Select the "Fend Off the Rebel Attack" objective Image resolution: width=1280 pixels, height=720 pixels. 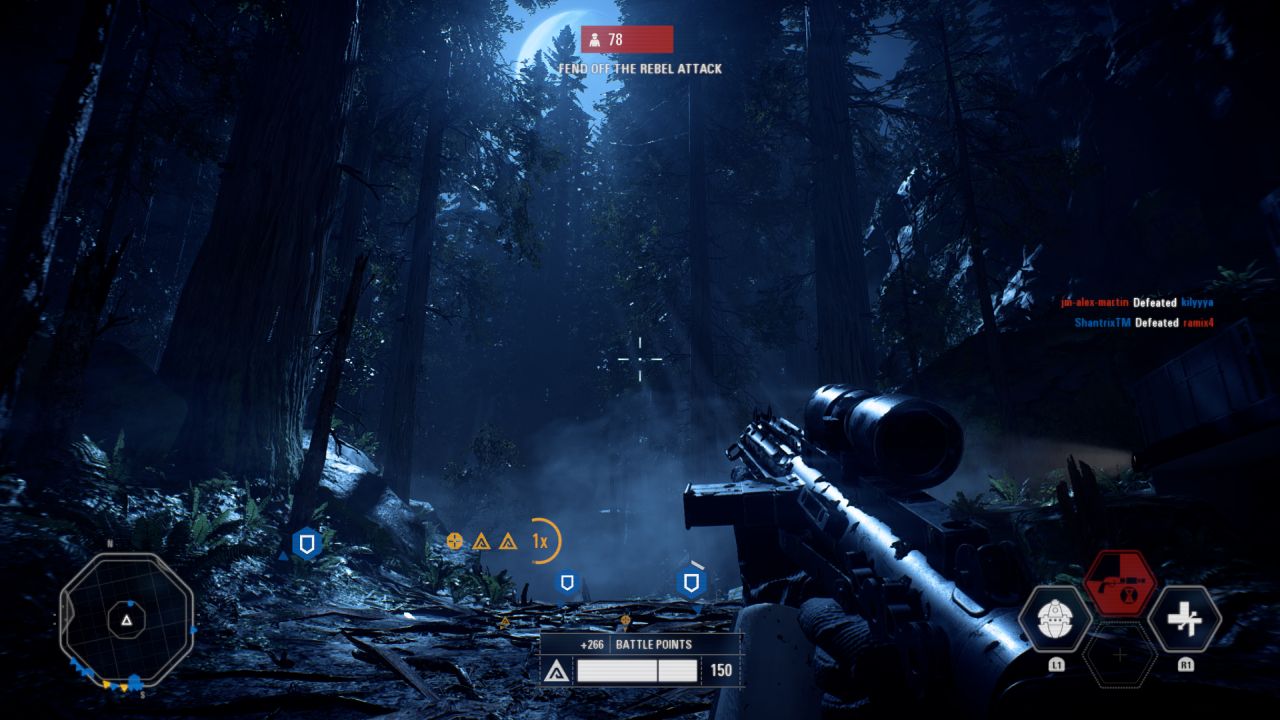[x=640, y=69]
